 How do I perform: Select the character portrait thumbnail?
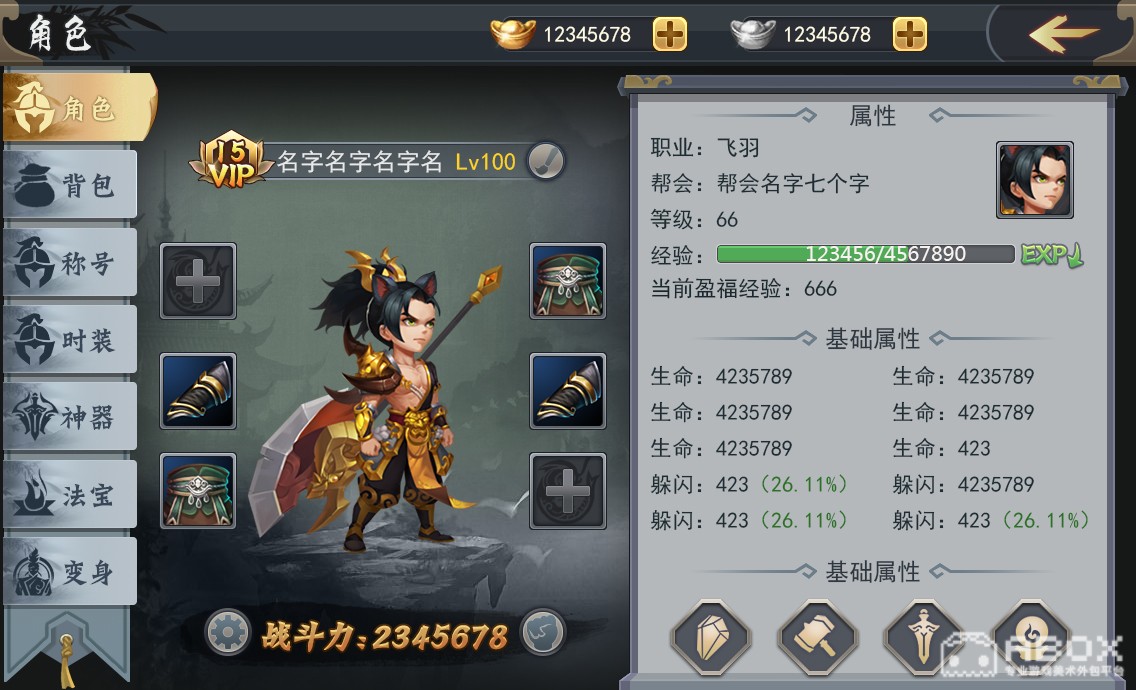pos(1034,180)
